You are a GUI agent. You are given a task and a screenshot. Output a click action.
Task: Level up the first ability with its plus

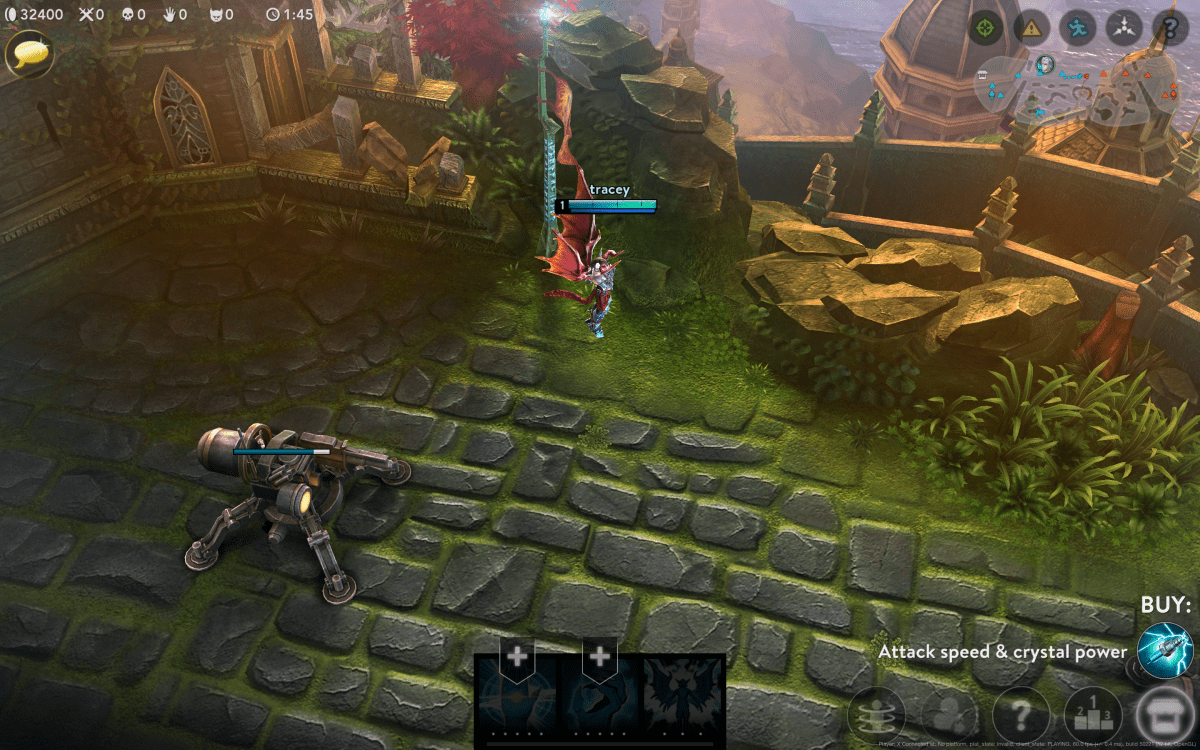tap(517, 657)
